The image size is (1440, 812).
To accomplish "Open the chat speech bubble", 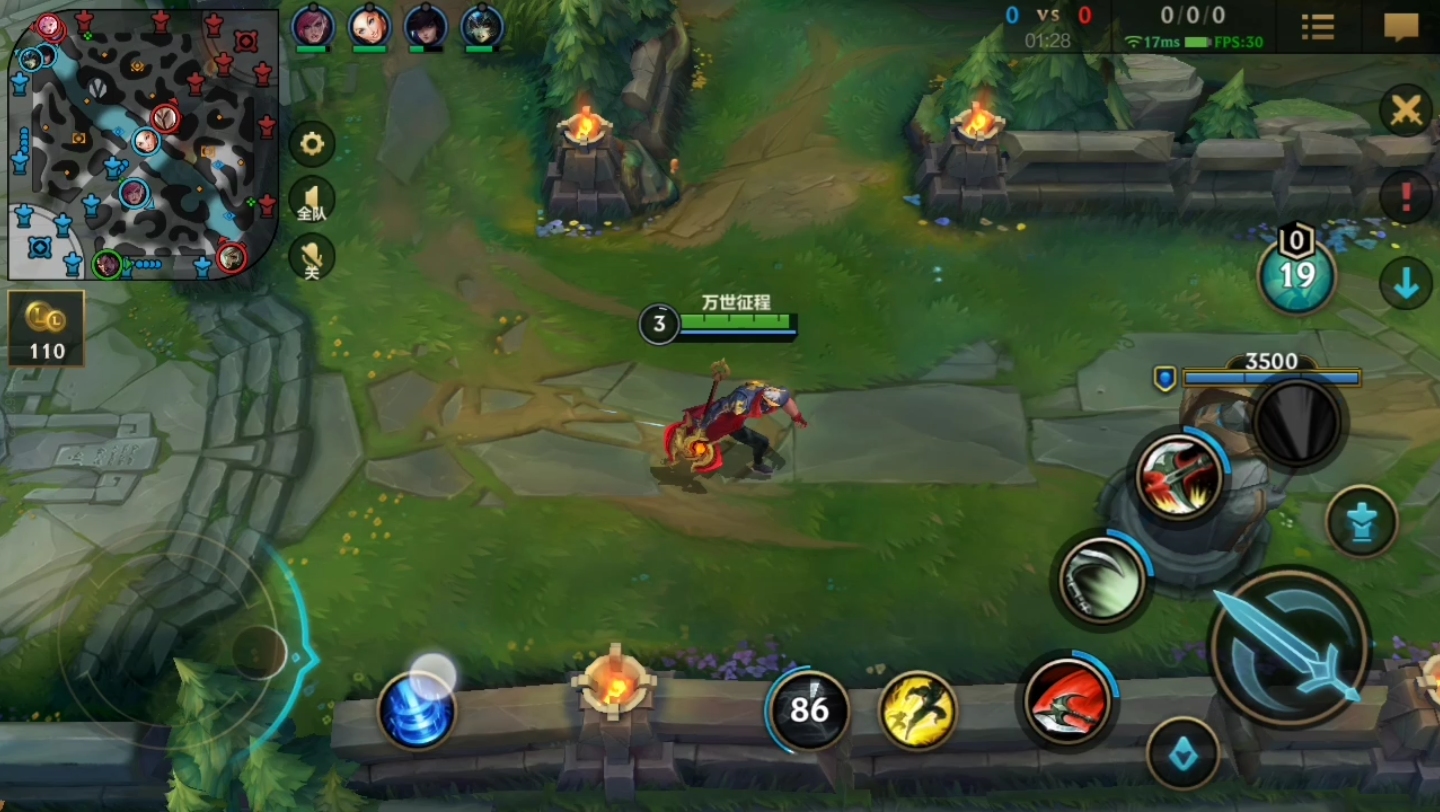I will click(1401, 27).
